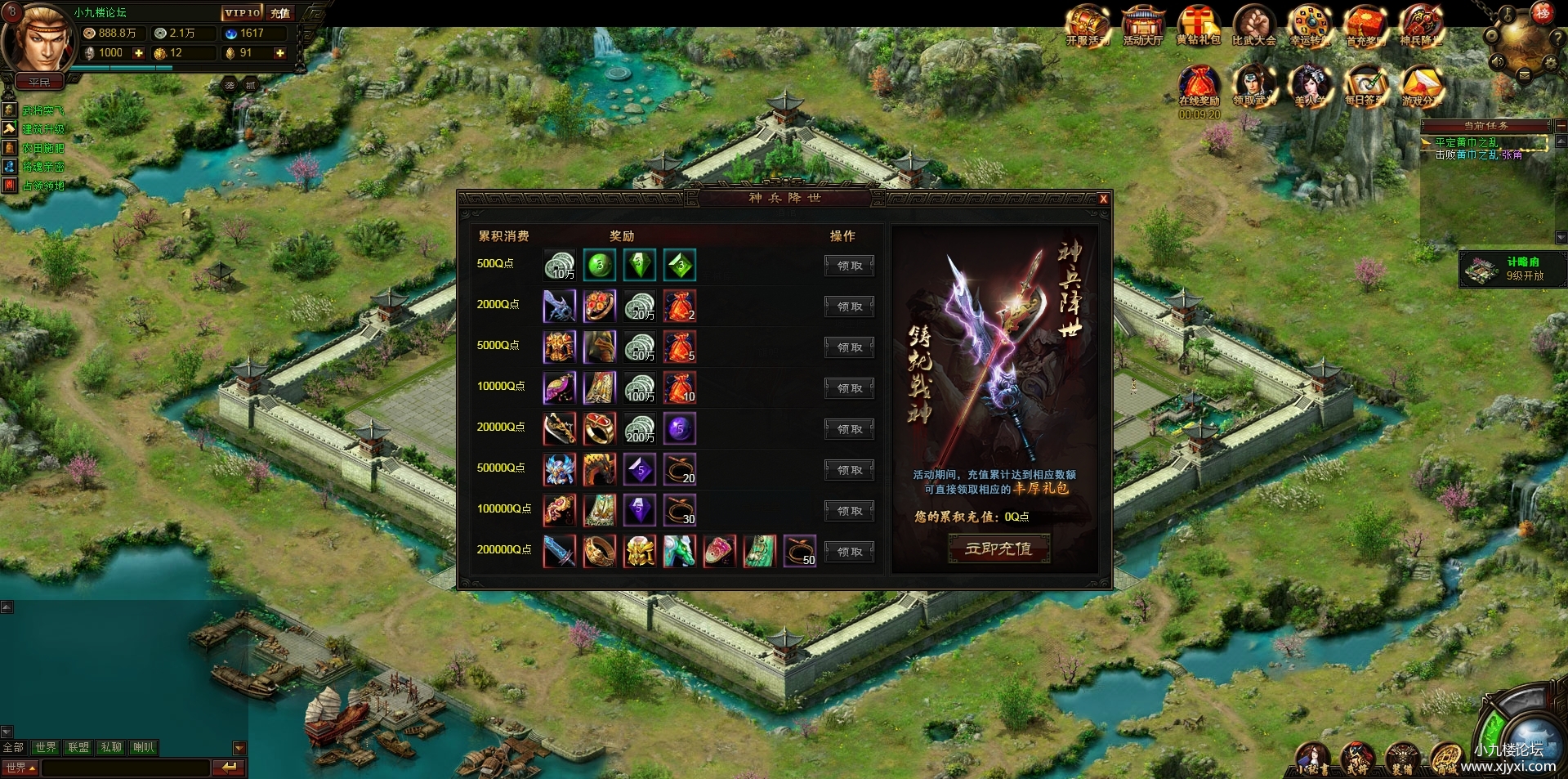Close the 神兵降世 reward window
This screenshot has width=1568, height=779.
click(x=1103, y=199)
